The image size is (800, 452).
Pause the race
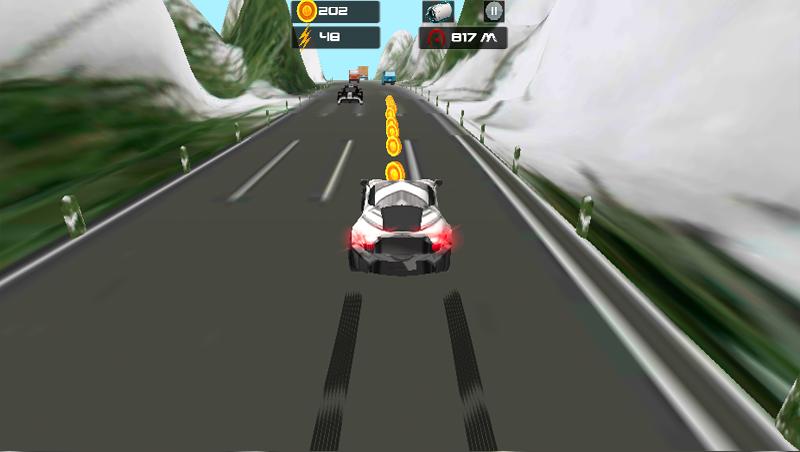click(493, 12)
